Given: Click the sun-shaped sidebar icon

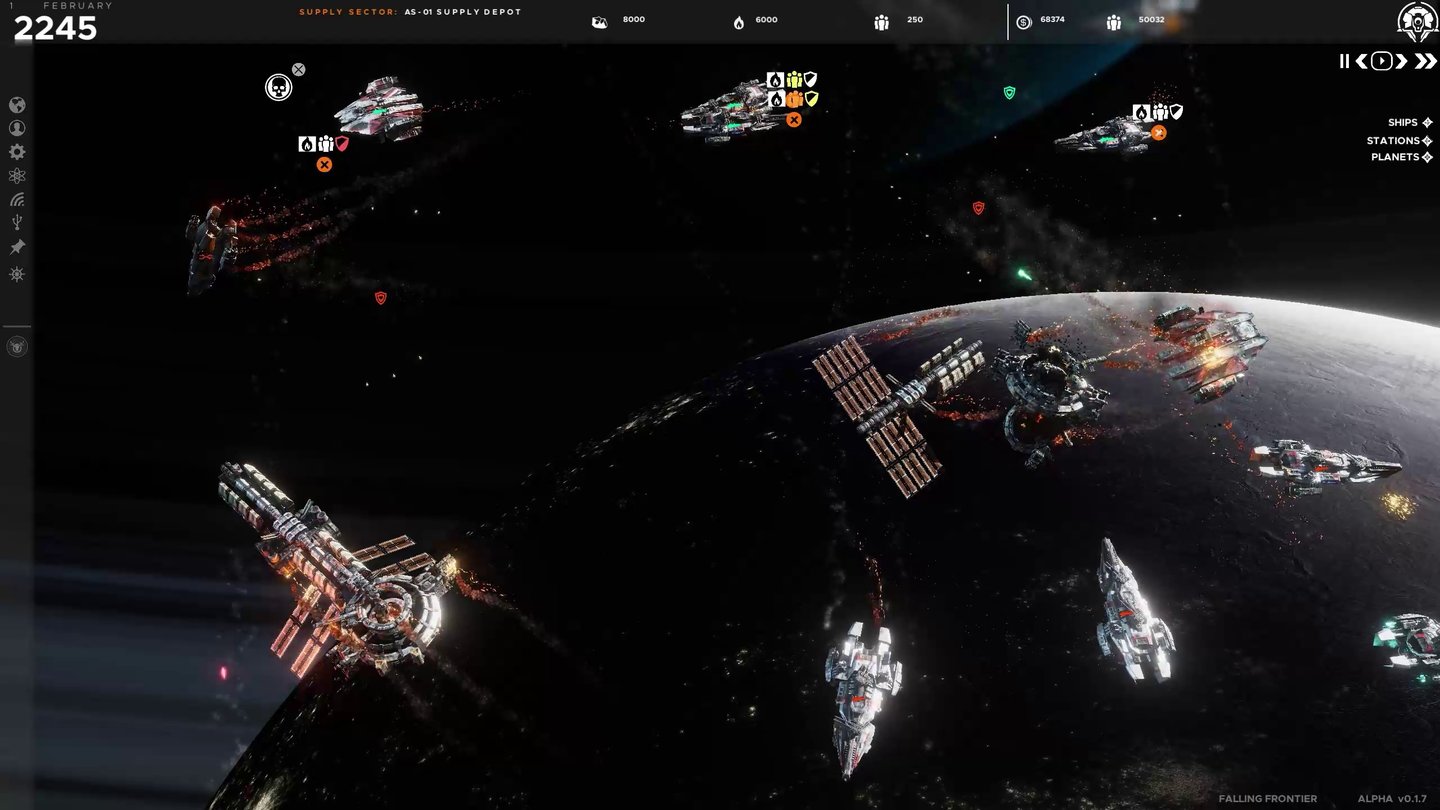Looking at the screenshot, I should click(x=17, y=274).
